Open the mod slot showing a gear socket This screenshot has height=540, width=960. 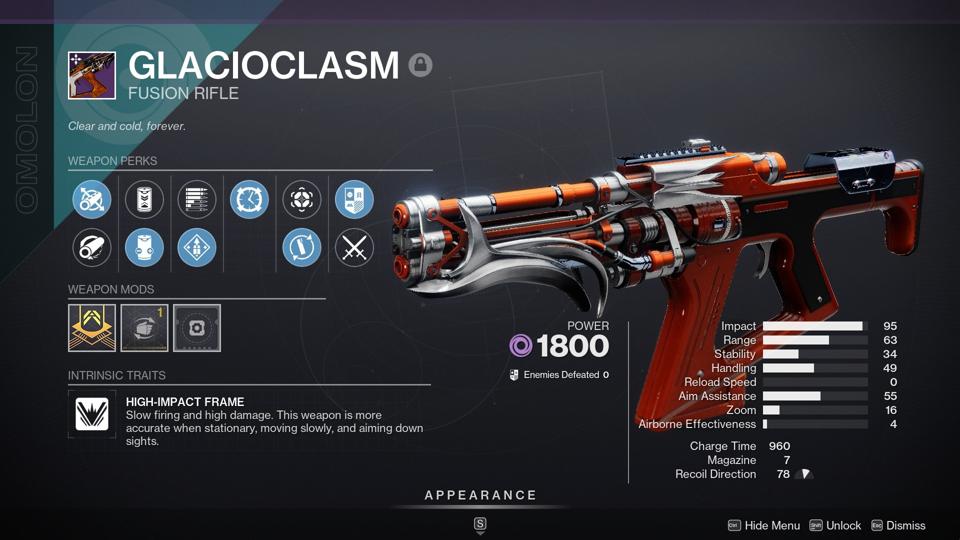pos(197,328)
